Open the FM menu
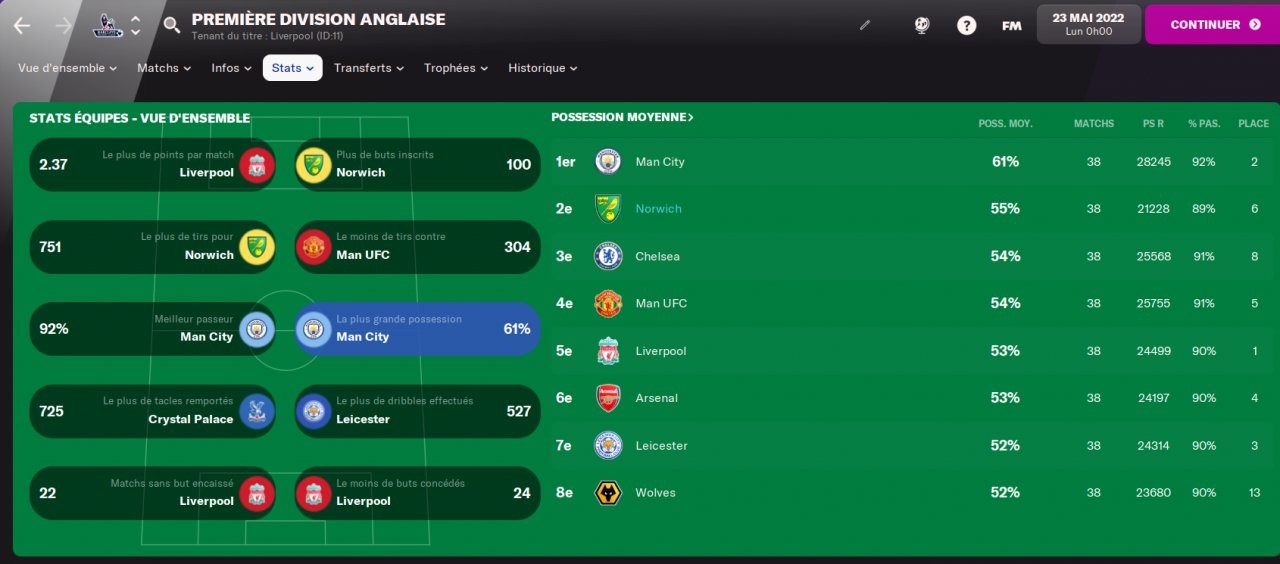This screenshot has height=564, width=1280. 1011,26
